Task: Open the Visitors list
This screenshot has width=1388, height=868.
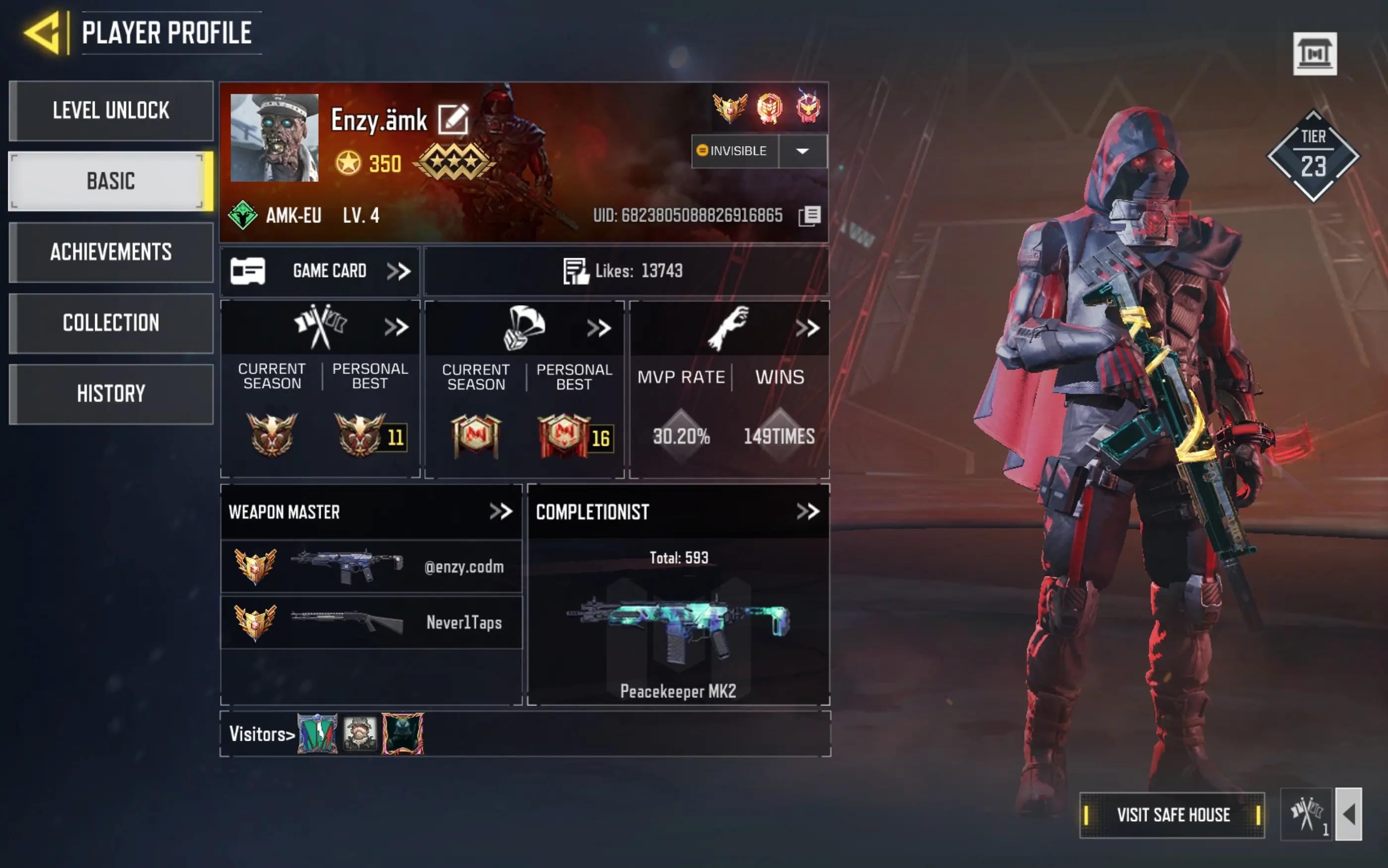Action: coord(262,734)
